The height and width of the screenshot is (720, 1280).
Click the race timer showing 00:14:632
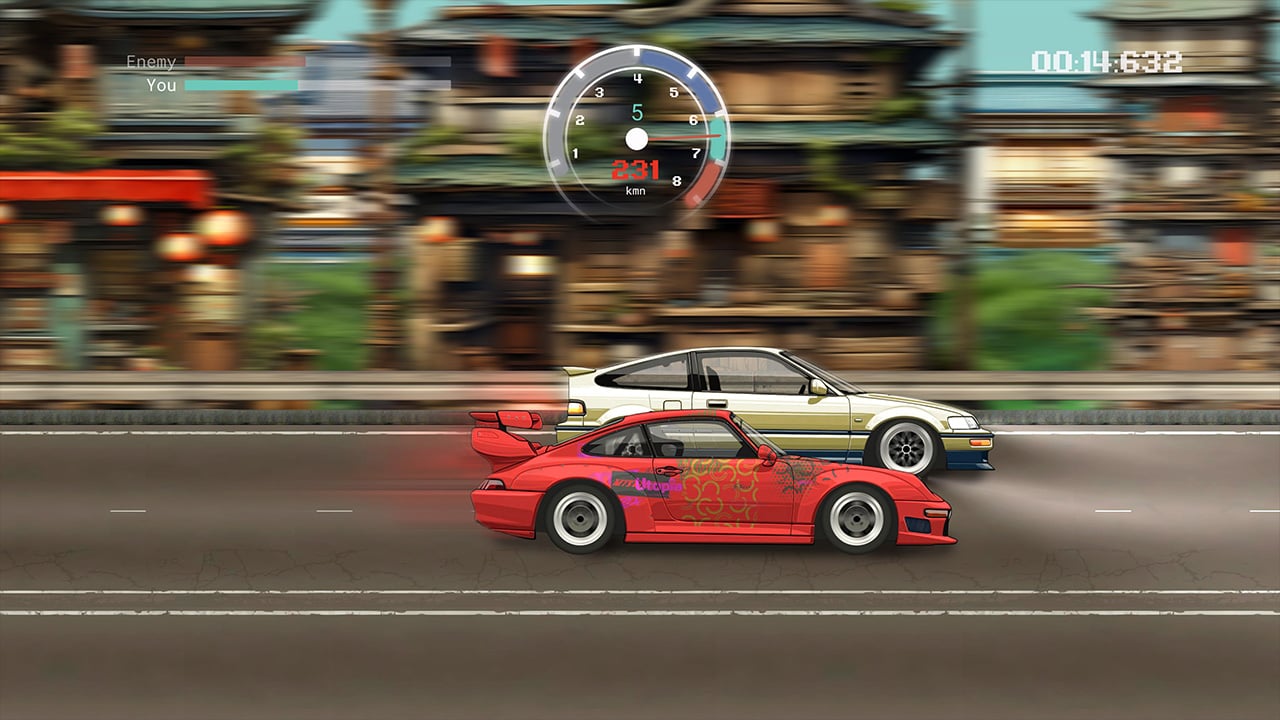[x=1107, y=62]
